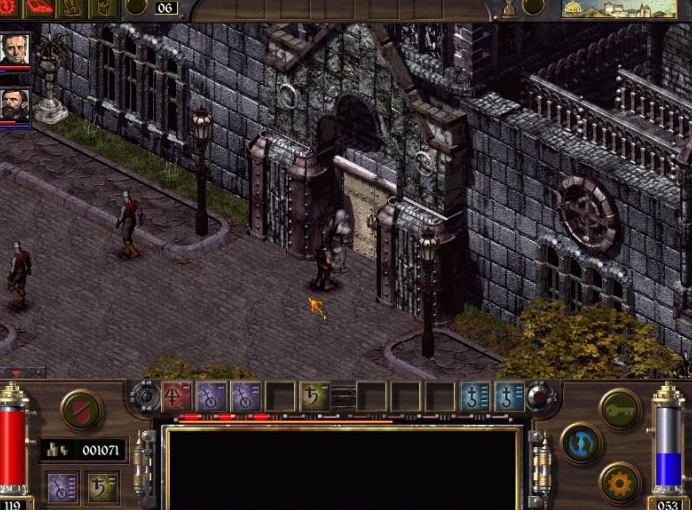This screenshot has width=692, height=510.
Task: Click the orange gear round button
Action: coord(620,483)
